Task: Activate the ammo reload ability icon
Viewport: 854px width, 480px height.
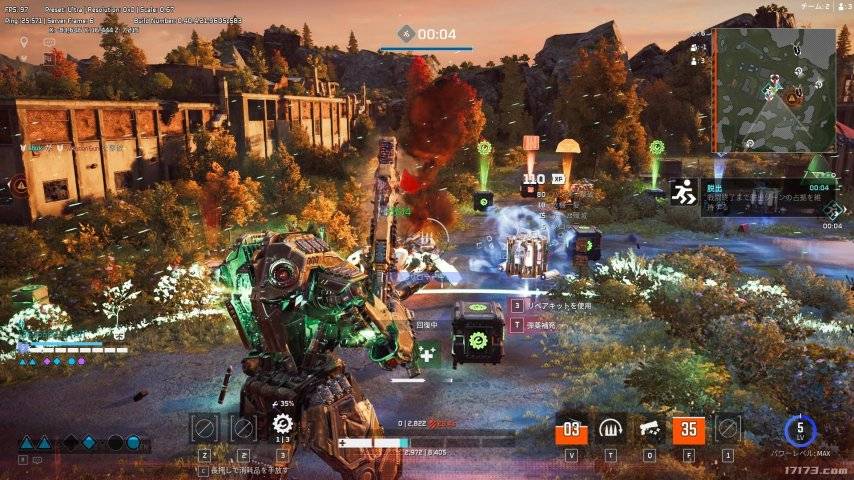Action: pyautogui.click(x=611, y=429)
